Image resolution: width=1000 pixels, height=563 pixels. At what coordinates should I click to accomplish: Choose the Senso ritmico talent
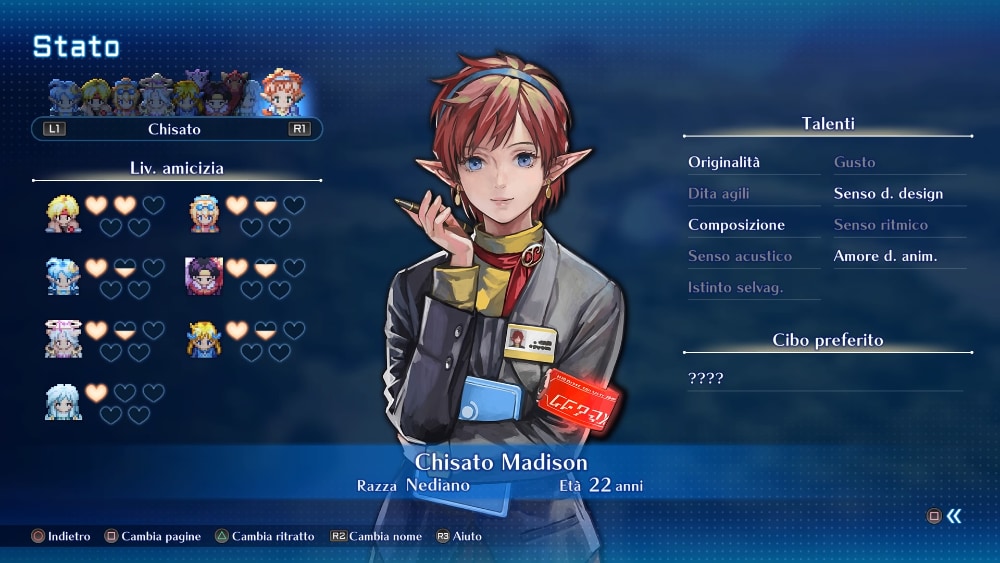[881, 225]
